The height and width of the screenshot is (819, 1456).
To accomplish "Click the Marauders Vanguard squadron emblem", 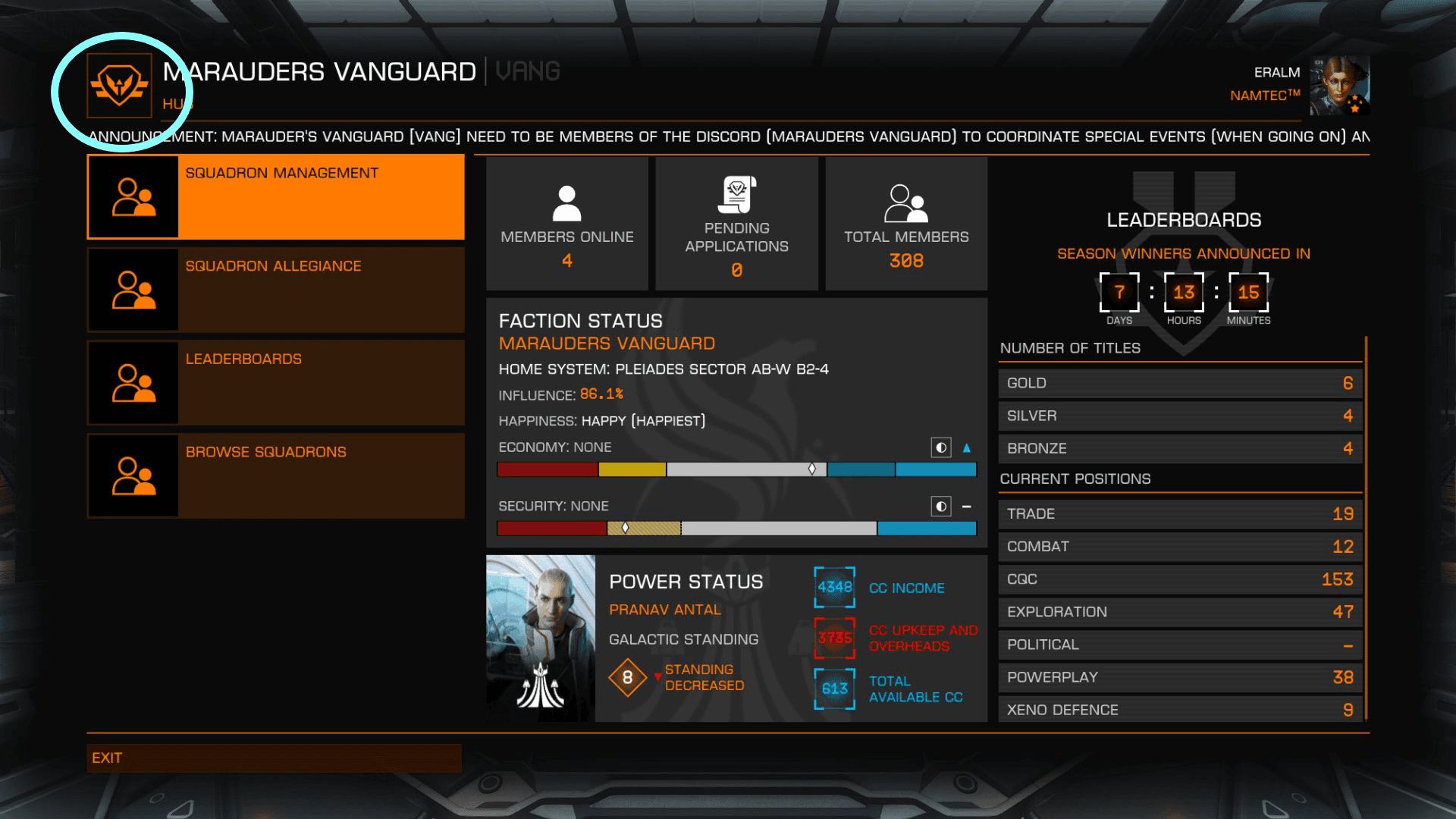I will [120, 86].
